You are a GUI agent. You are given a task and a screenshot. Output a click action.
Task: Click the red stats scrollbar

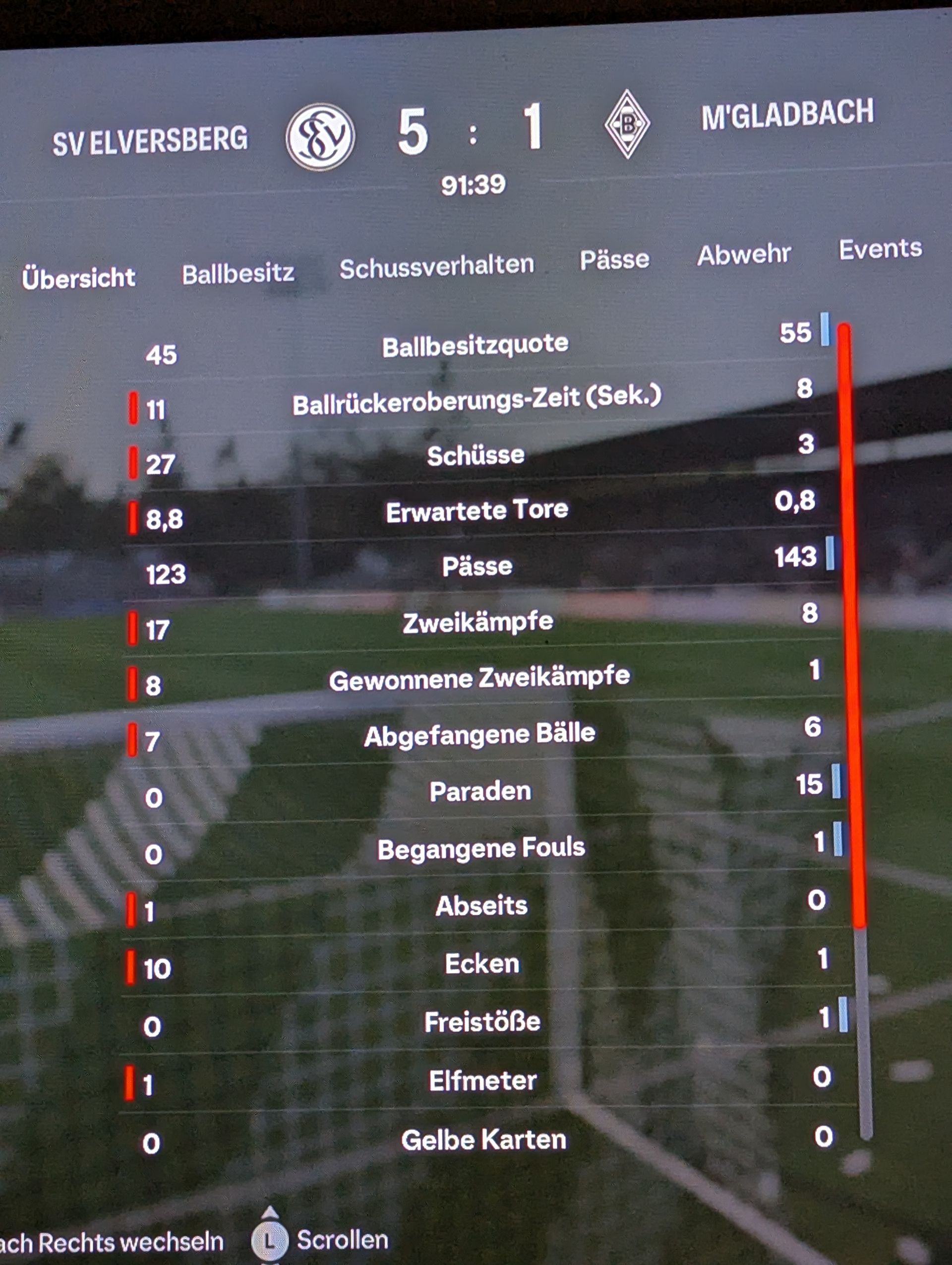850,624
